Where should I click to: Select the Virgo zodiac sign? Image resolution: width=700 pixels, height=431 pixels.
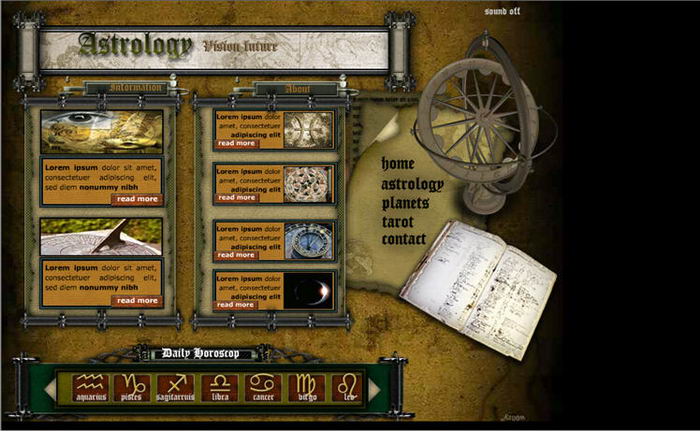pyautogui.click(x=305, y=388)
